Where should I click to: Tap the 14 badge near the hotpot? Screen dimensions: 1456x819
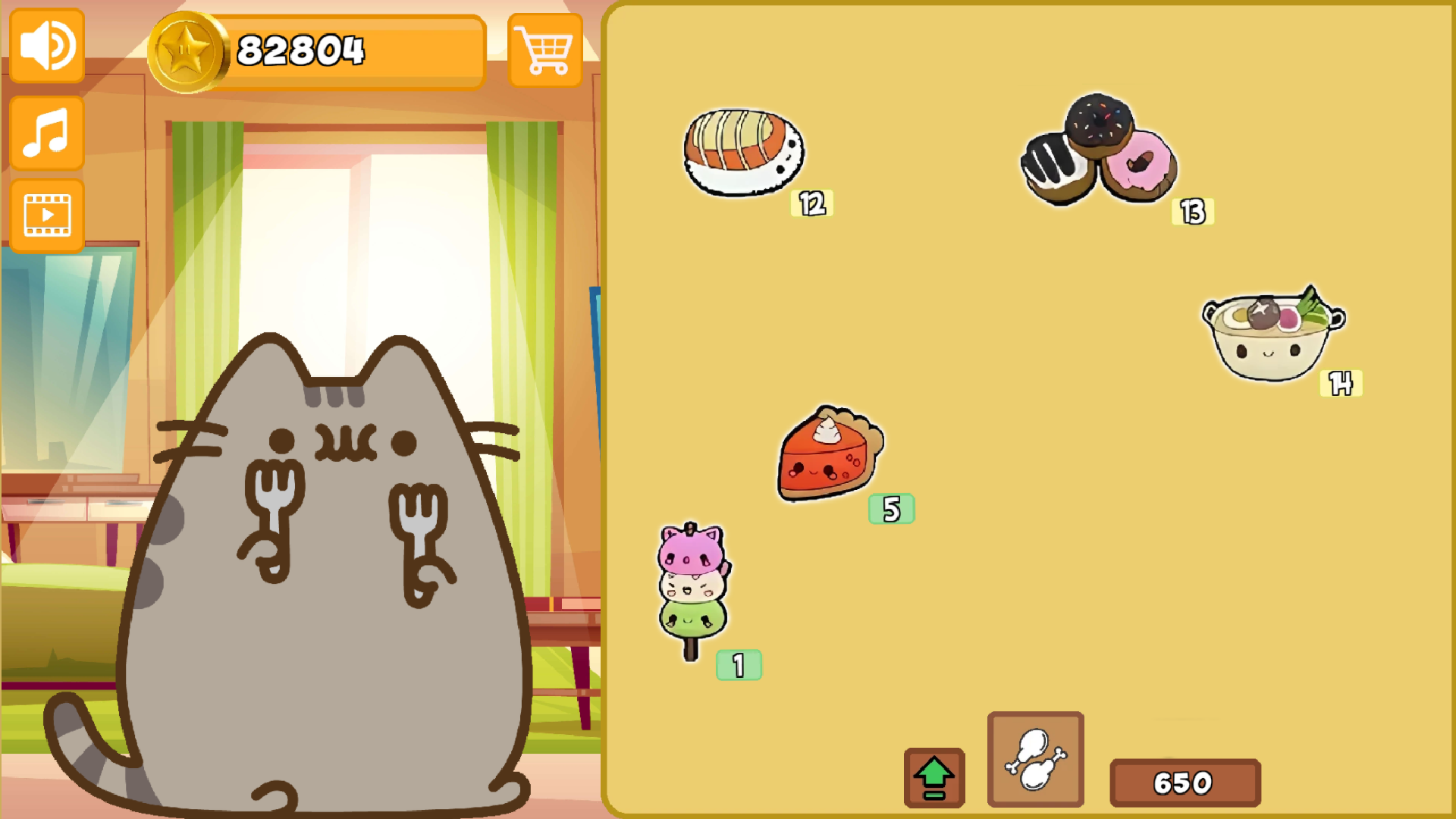pos(1341,384)
